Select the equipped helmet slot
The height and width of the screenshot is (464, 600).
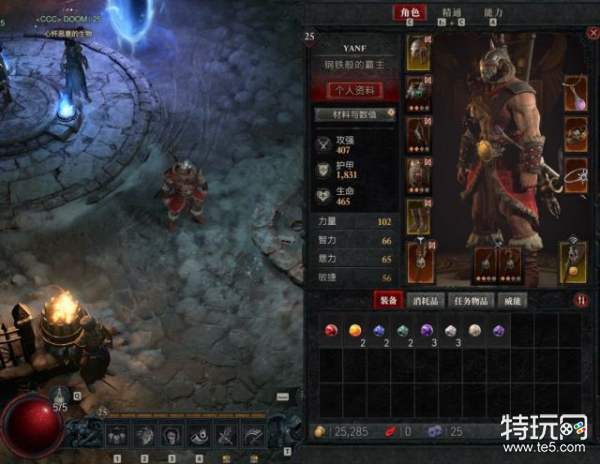point(420,53)
